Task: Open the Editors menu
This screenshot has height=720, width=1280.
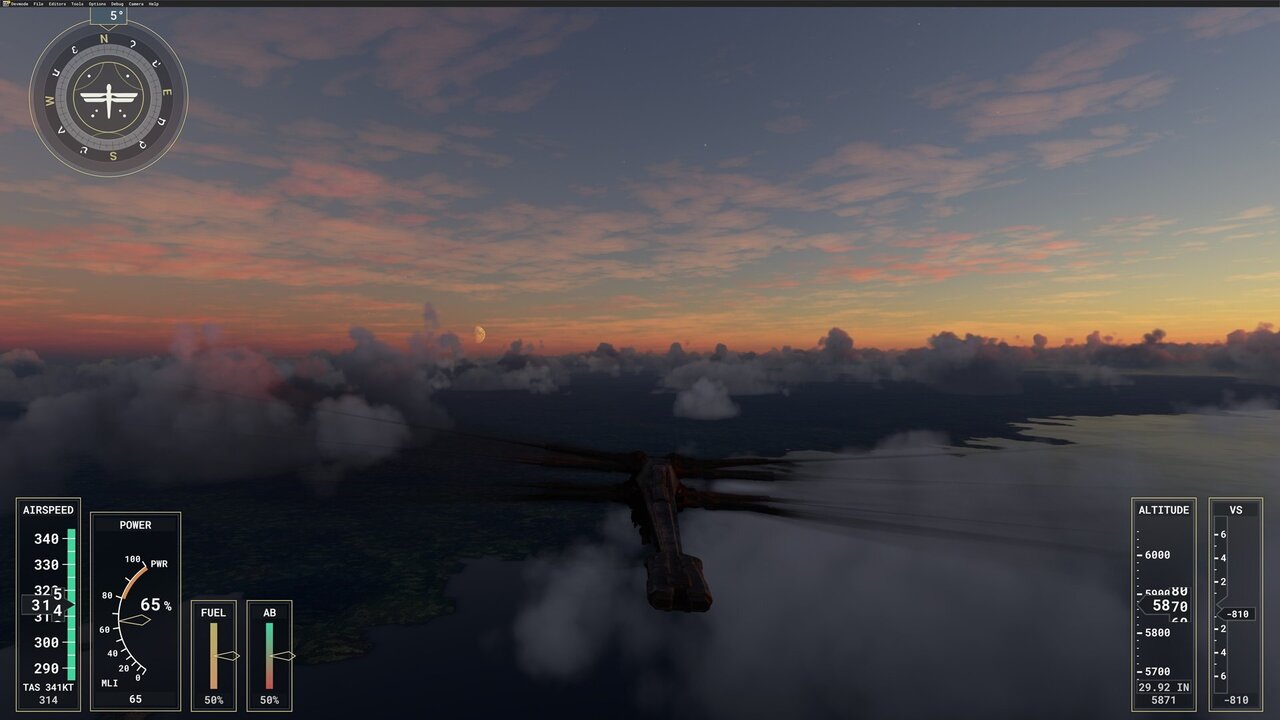Action: [56, 4]
